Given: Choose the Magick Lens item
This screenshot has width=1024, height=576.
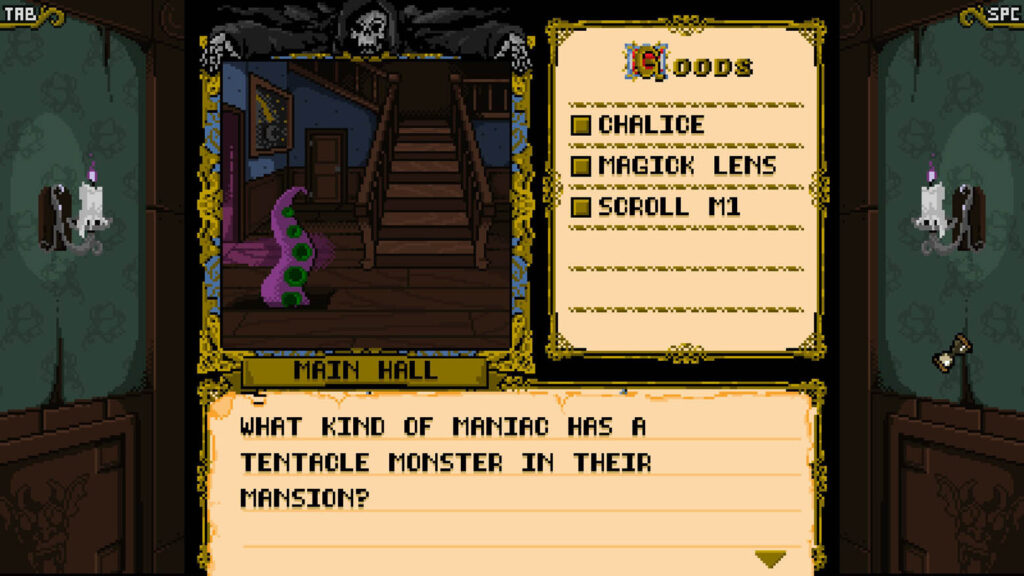Looking at the screenshot, I should coord(686,166).
